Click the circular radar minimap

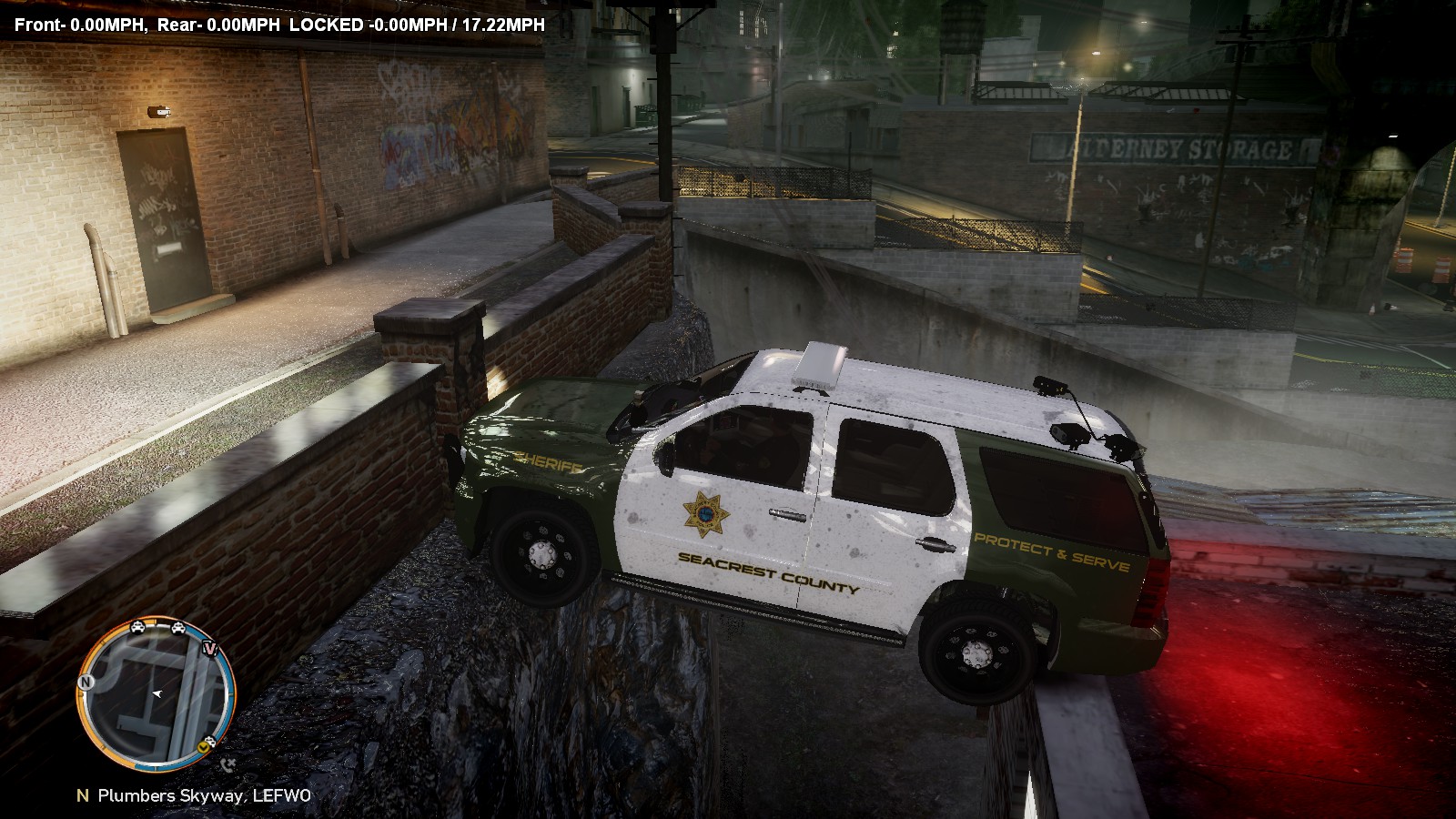point(157,693)
